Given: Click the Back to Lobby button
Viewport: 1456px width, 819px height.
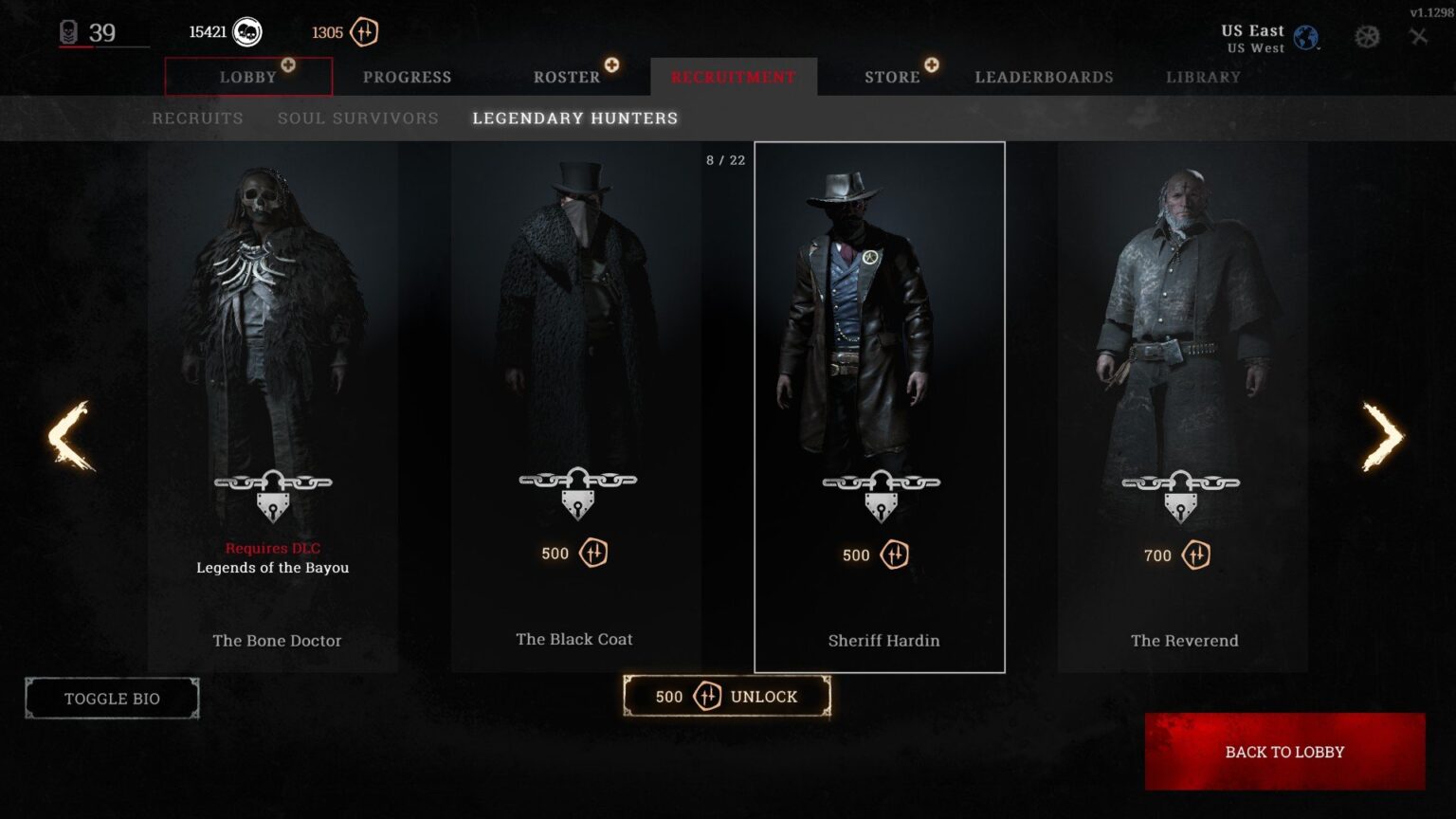Looking at the screenshot, I should (1284, 752).
